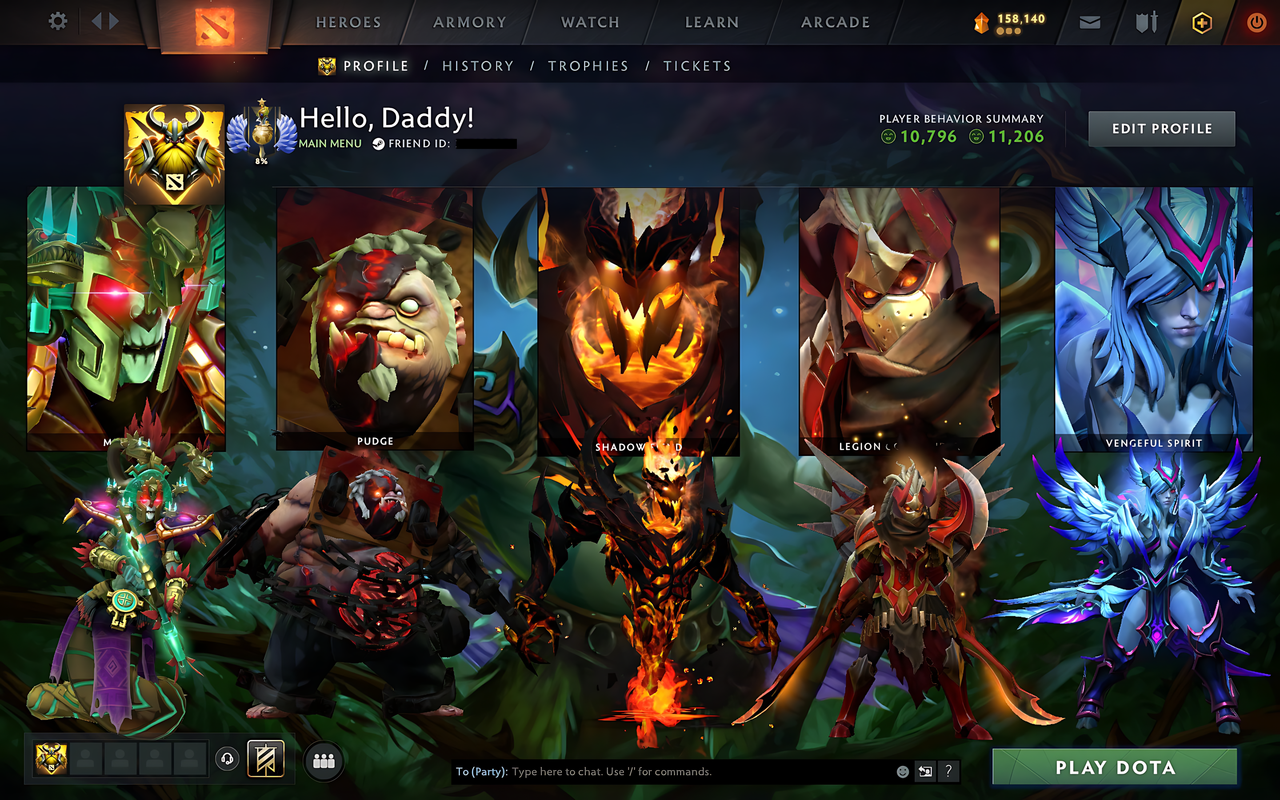
Task: Open the shield-and-sword loadout icon
Action: pos(1145,21)
